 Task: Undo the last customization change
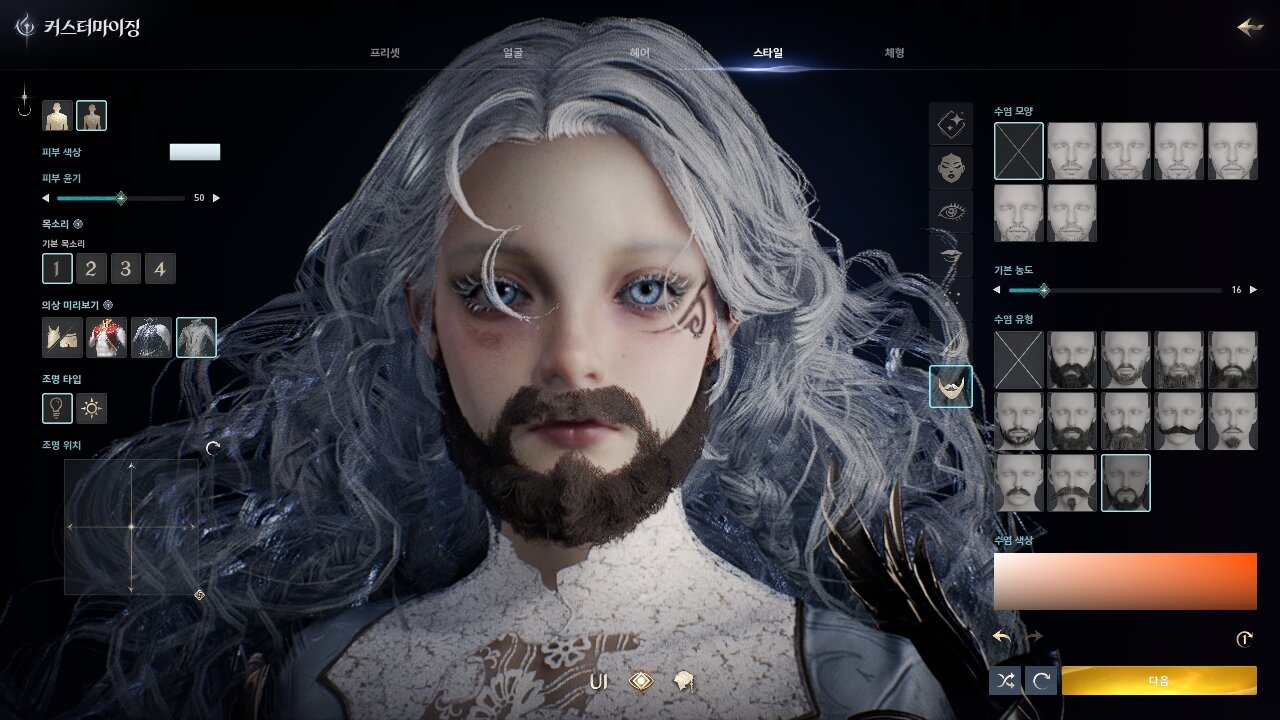(x=1002, y=637)
